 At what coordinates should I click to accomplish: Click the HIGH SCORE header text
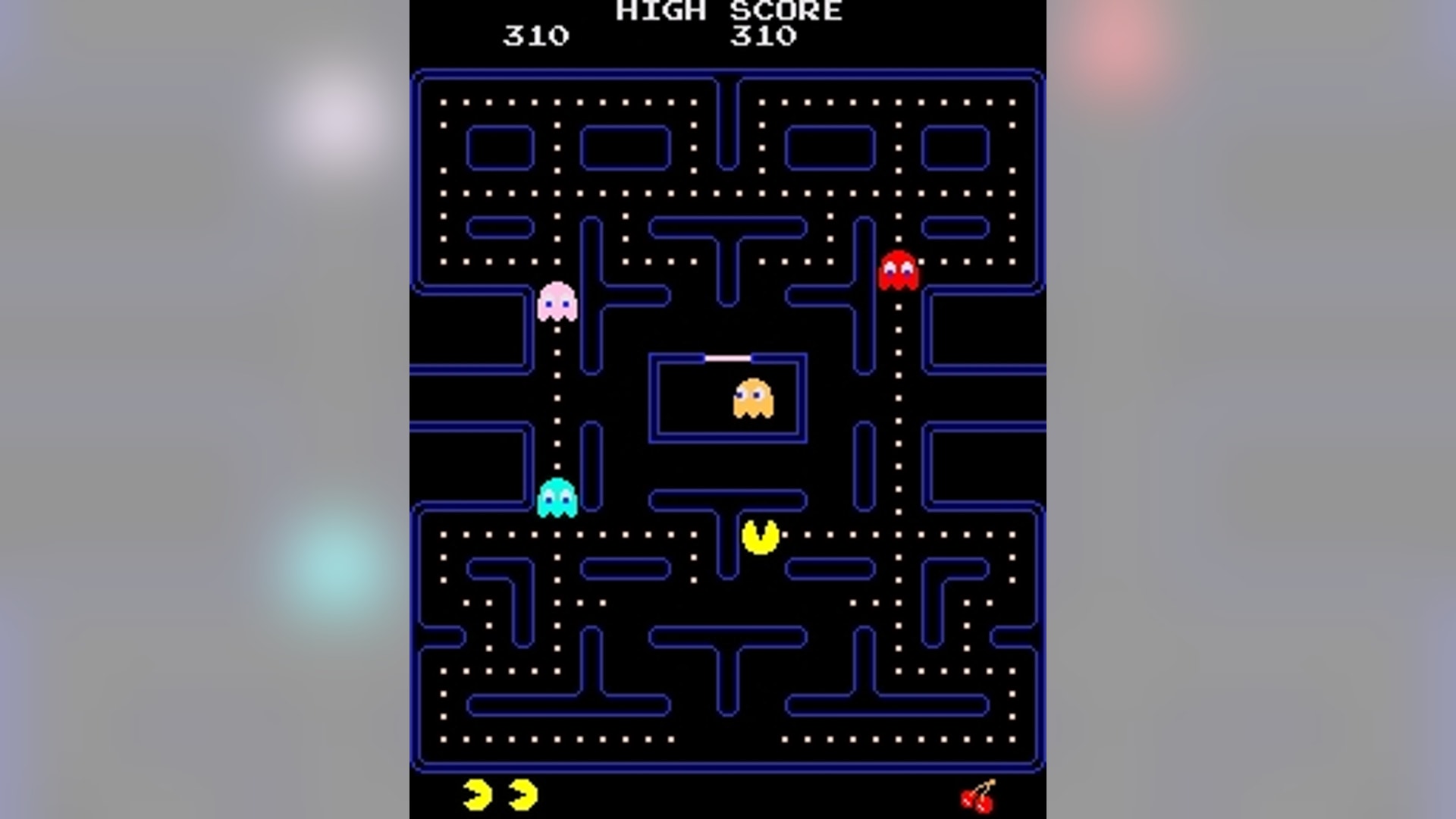[726, 11]
